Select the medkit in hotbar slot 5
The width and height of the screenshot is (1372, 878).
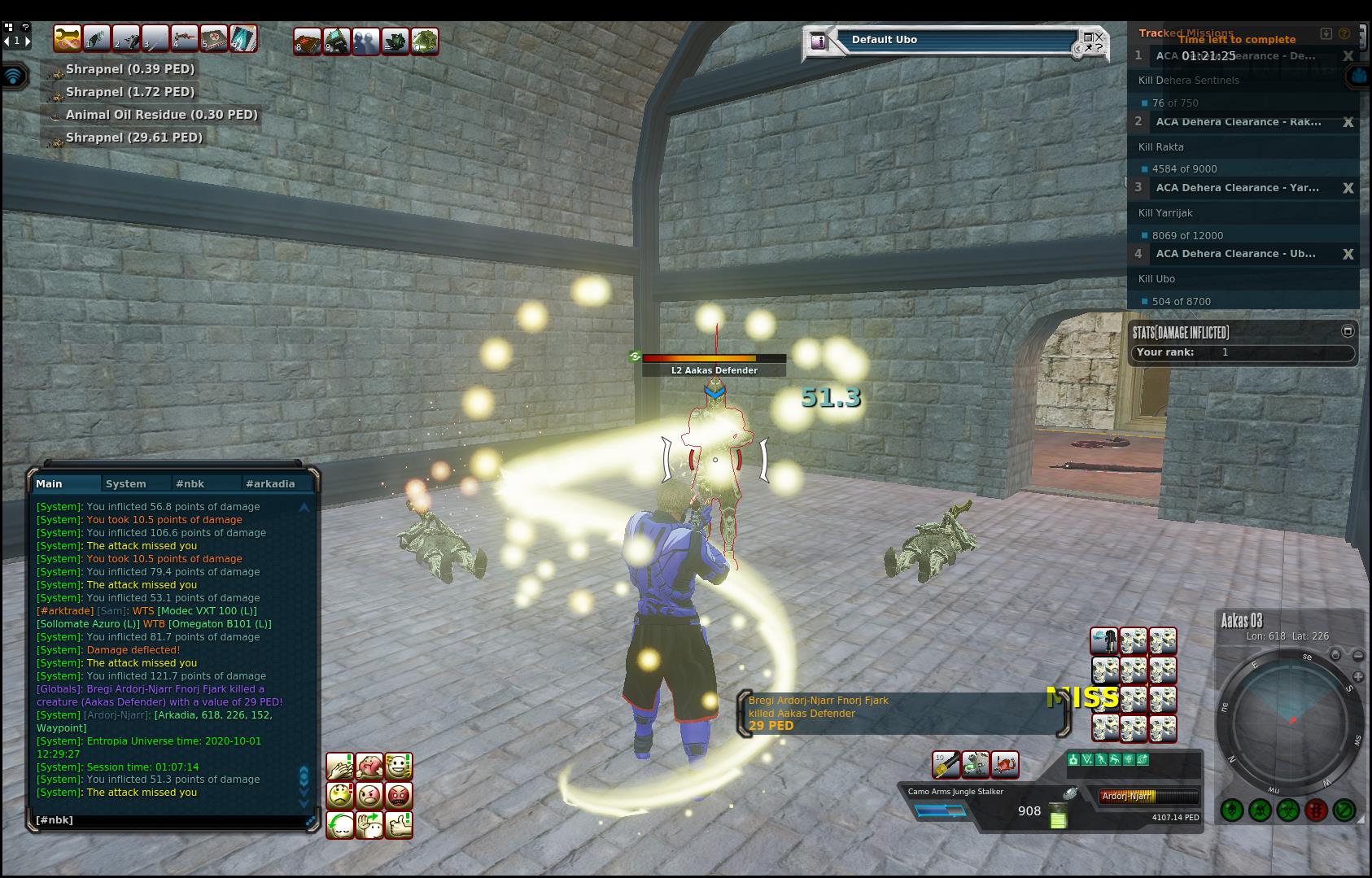[214, 38]
